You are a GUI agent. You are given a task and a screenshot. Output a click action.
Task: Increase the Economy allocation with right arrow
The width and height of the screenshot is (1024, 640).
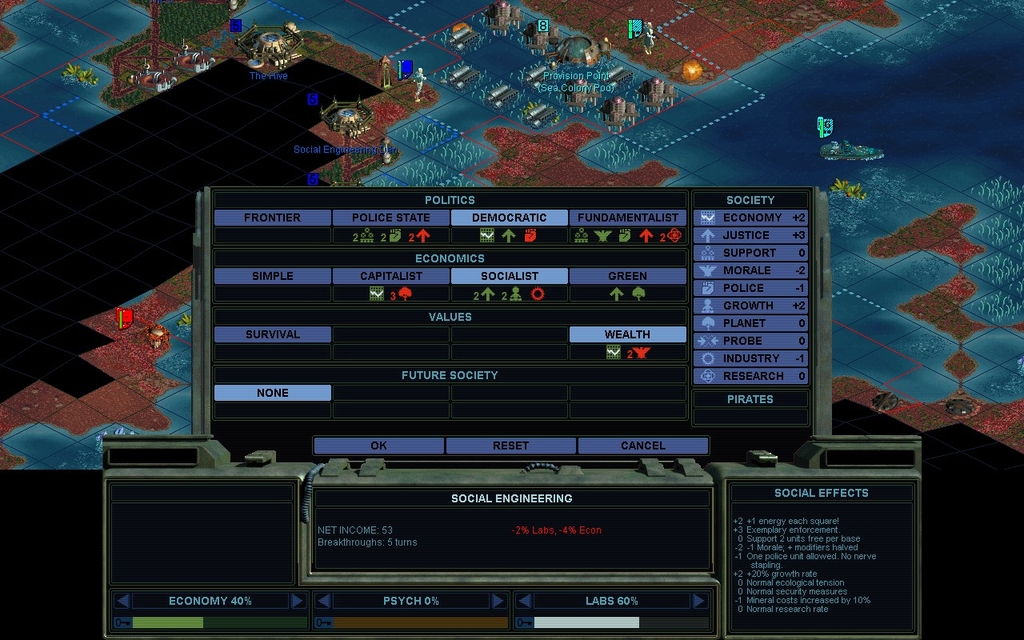pos(297,601)
